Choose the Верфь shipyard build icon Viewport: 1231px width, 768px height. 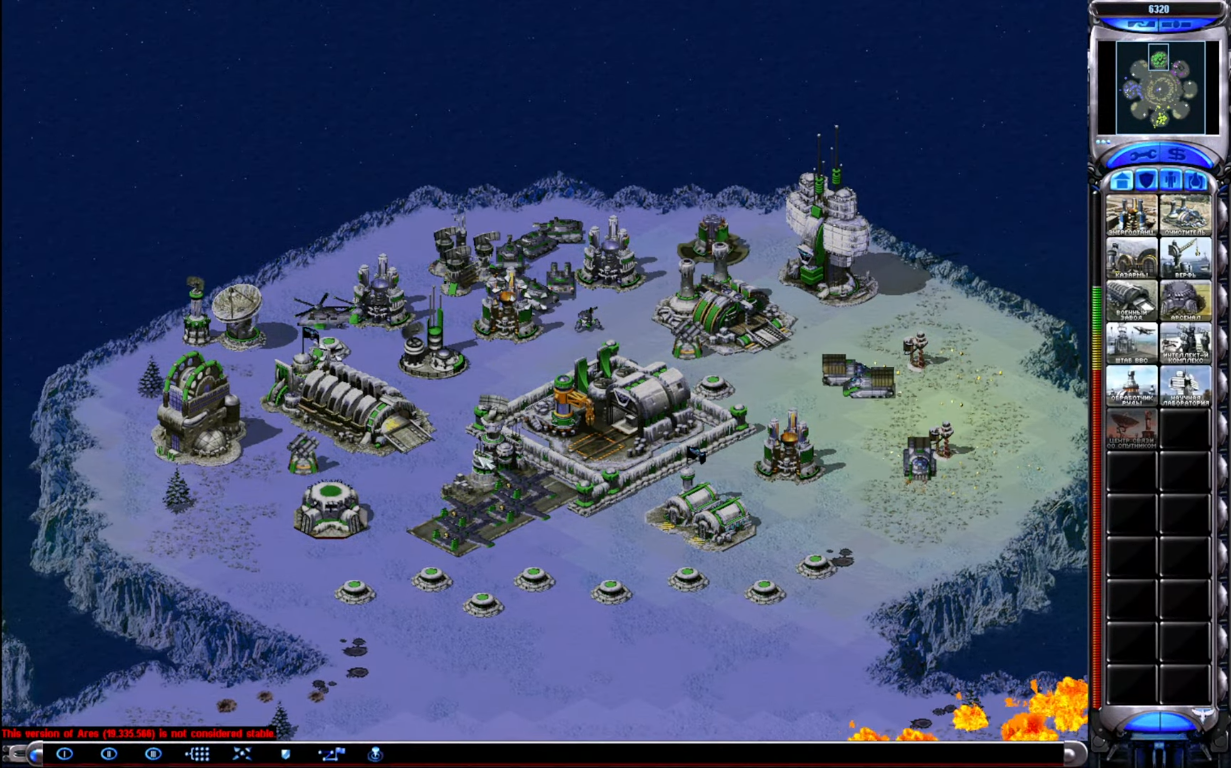tap(1185, 258)
